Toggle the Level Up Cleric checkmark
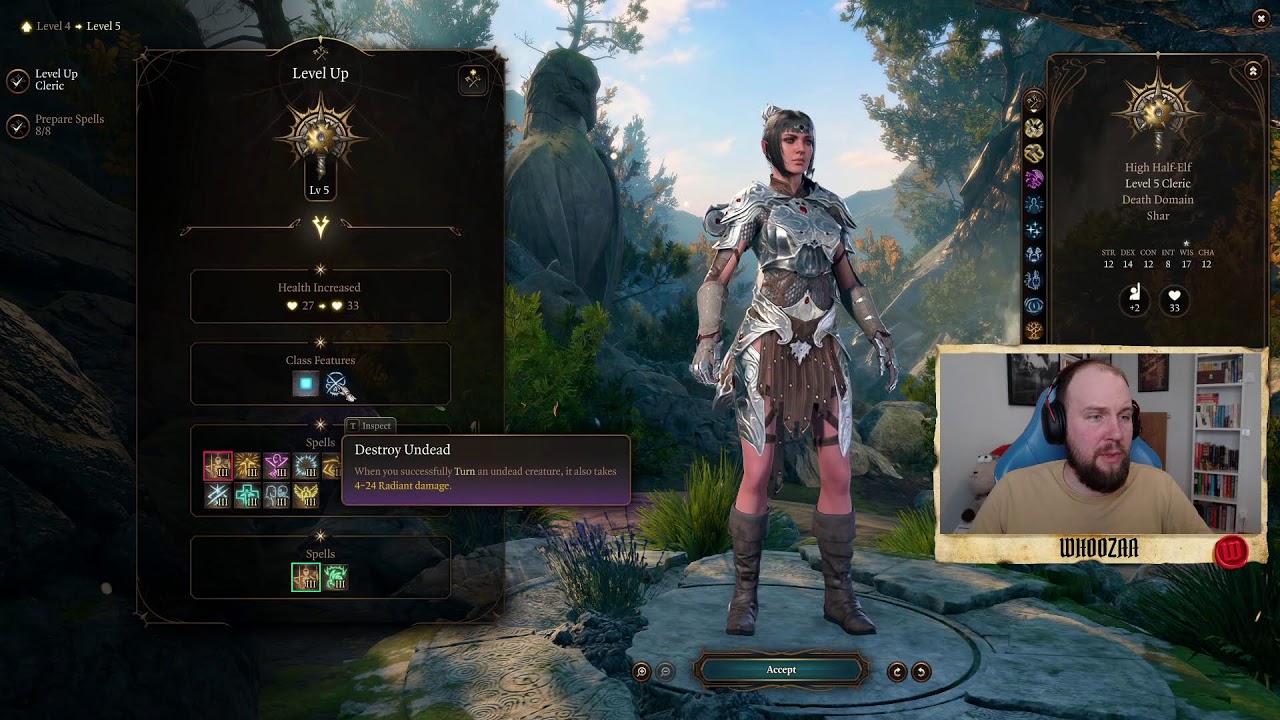The image size is (1280, 720). point(17,80)
